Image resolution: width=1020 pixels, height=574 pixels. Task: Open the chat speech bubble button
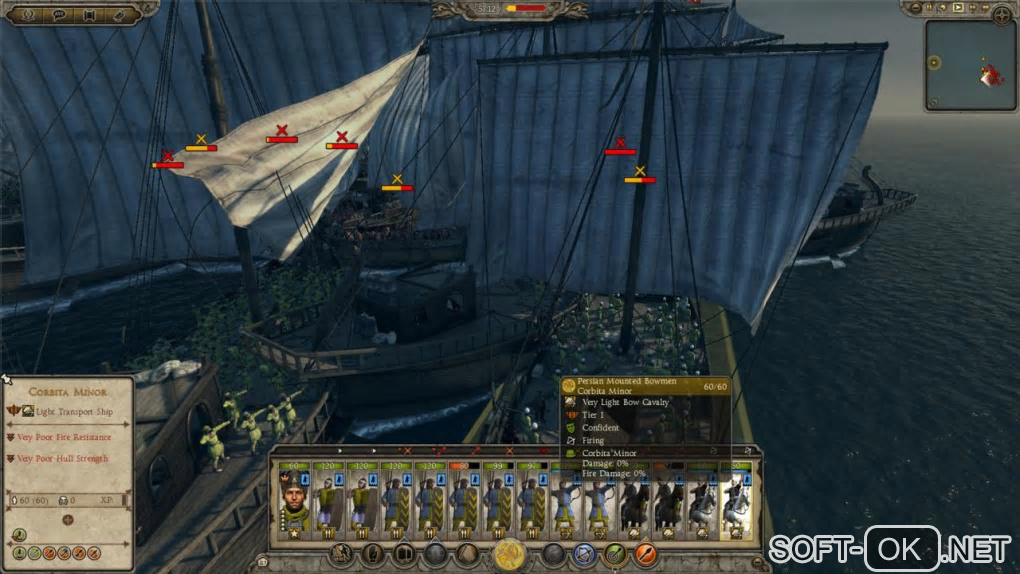pyautogui.click(x=58, y=14)
